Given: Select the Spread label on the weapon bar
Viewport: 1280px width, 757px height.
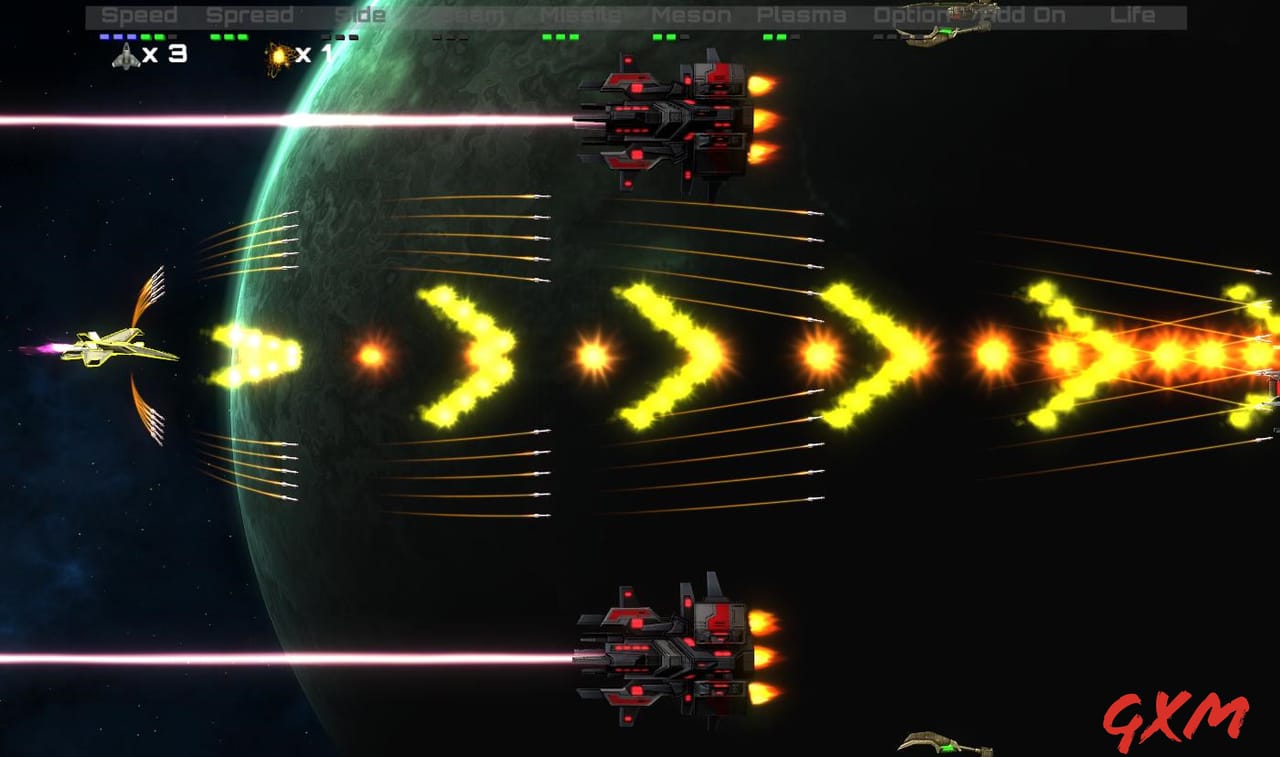Looking at the screenshot, I should pos(252,14).
